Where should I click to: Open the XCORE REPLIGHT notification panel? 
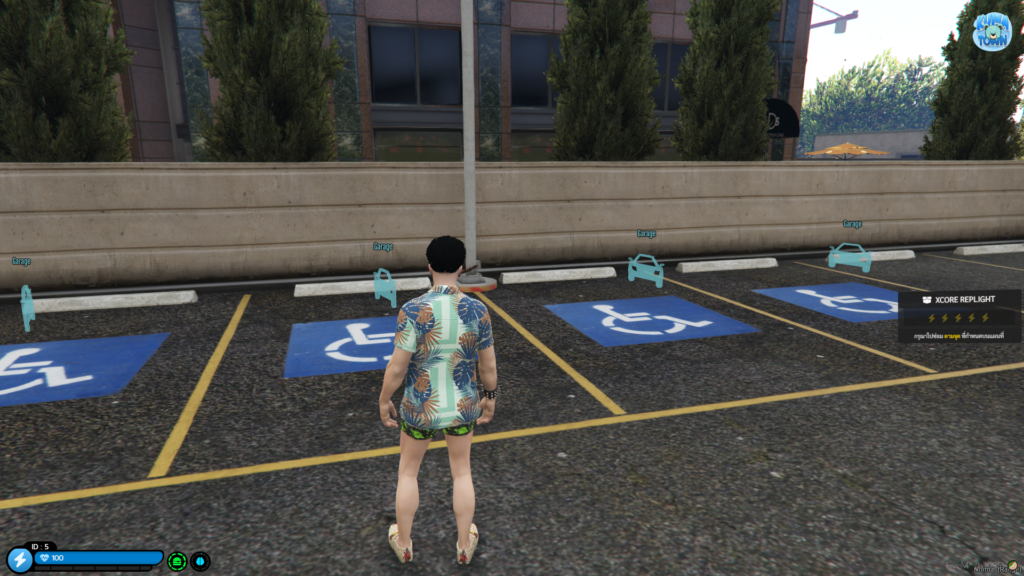click(x=959, y=317)
